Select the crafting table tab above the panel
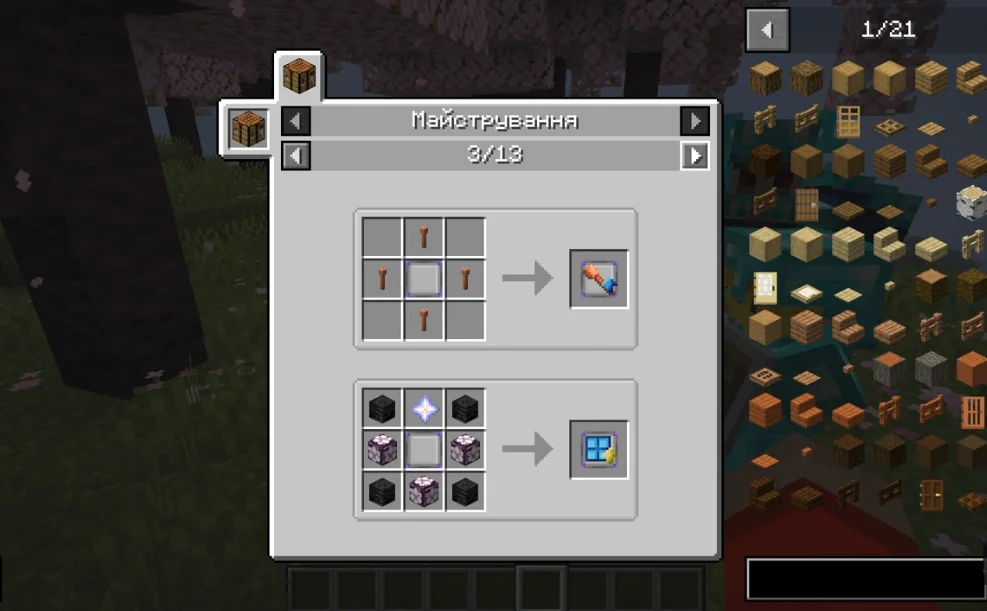Image resolution: width=987 pixels, height=611 pixels. (299, 75)
